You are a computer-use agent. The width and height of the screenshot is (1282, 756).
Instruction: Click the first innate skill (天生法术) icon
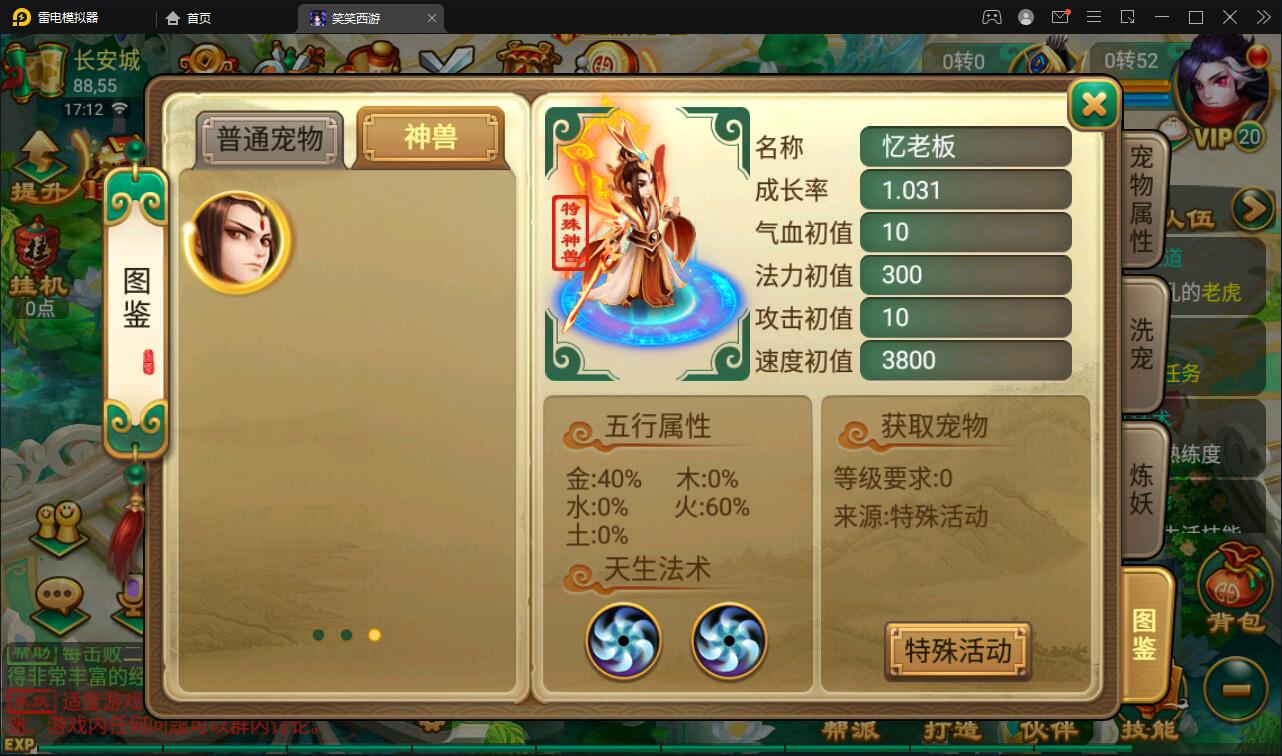click(x=623, y=641)
